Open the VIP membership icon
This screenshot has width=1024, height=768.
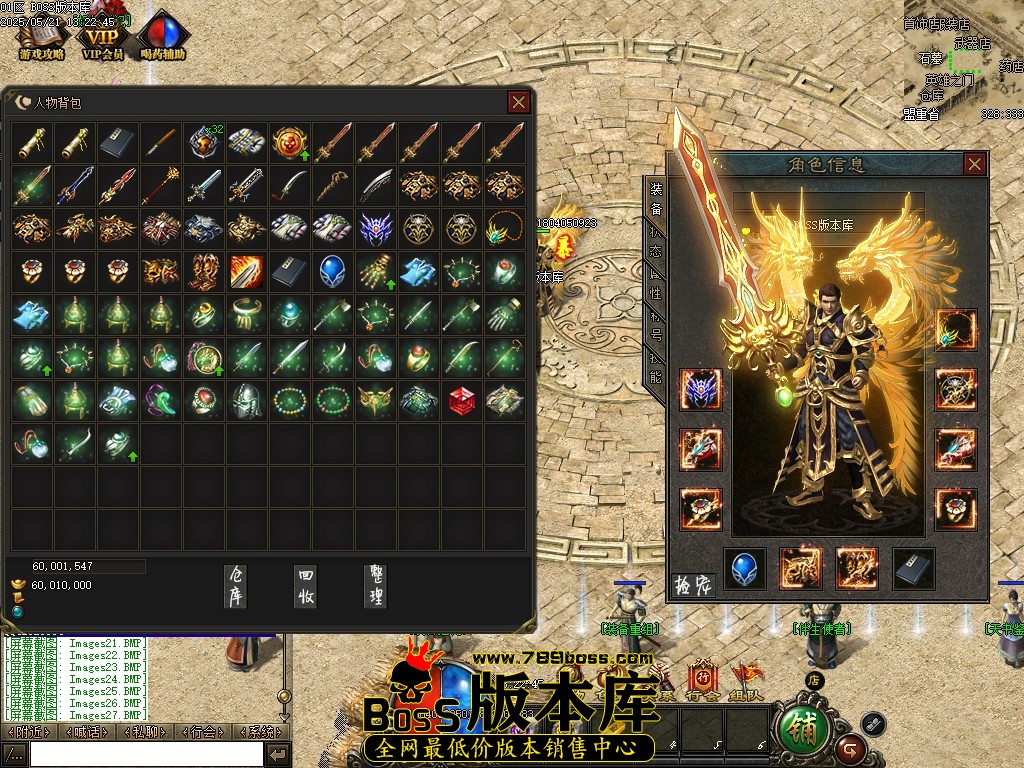coord(103,38)
